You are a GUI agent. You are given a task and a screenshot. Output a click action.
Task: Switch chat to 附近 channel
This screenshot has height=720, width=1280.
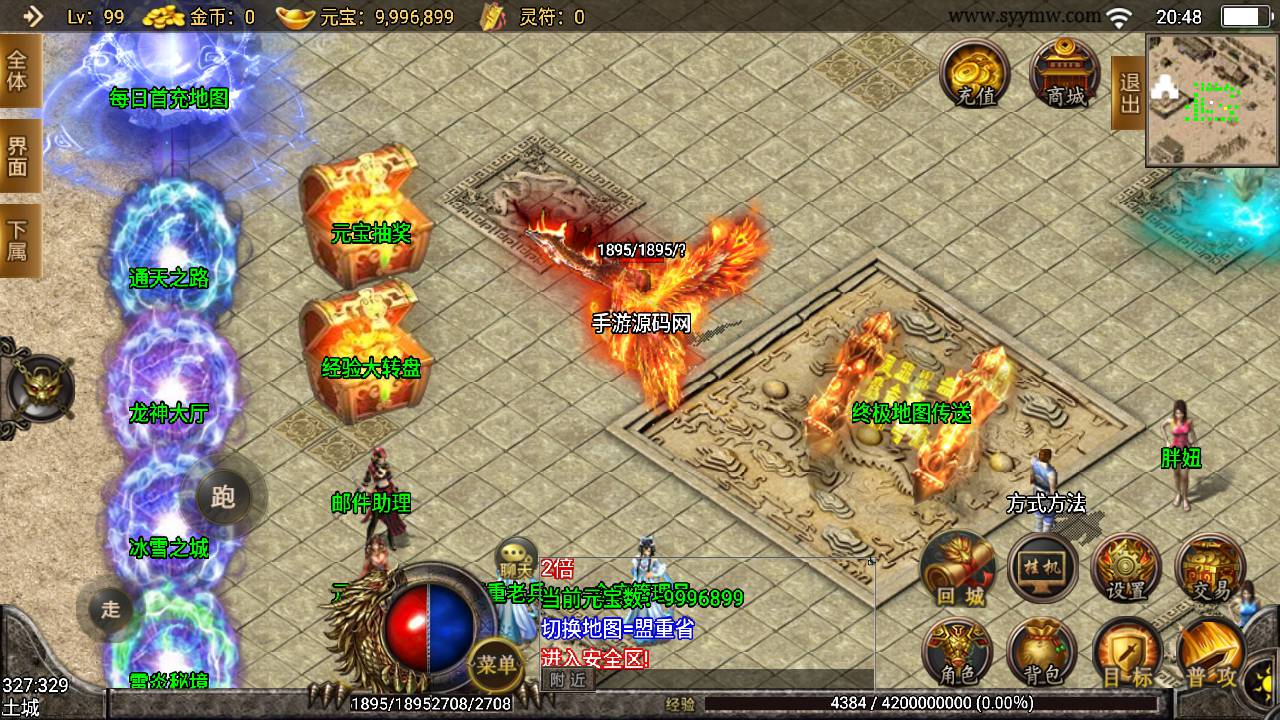(567, 680)
